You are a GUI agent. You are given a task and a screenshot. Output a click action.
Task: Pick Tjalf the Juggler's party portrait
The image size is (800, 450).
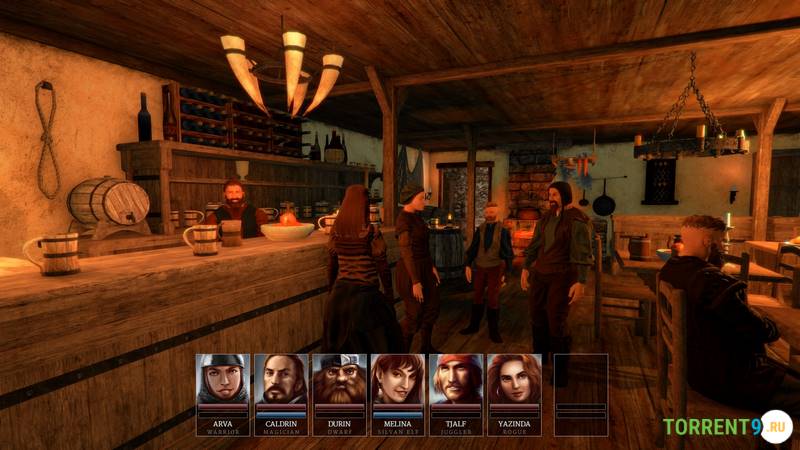tap(456, 379)
